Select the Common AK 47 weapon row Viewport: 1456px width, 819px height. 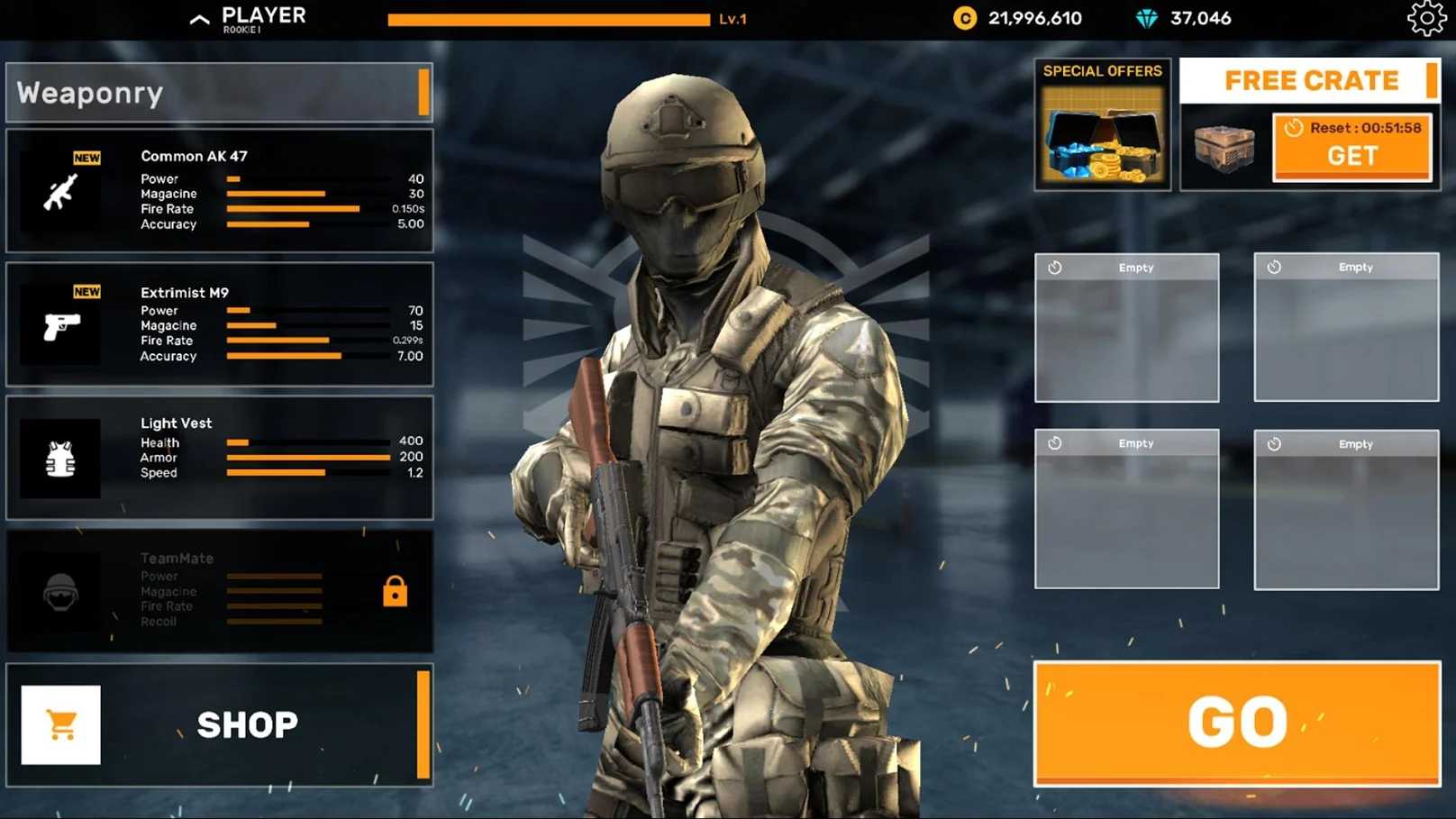pos(219,190)
